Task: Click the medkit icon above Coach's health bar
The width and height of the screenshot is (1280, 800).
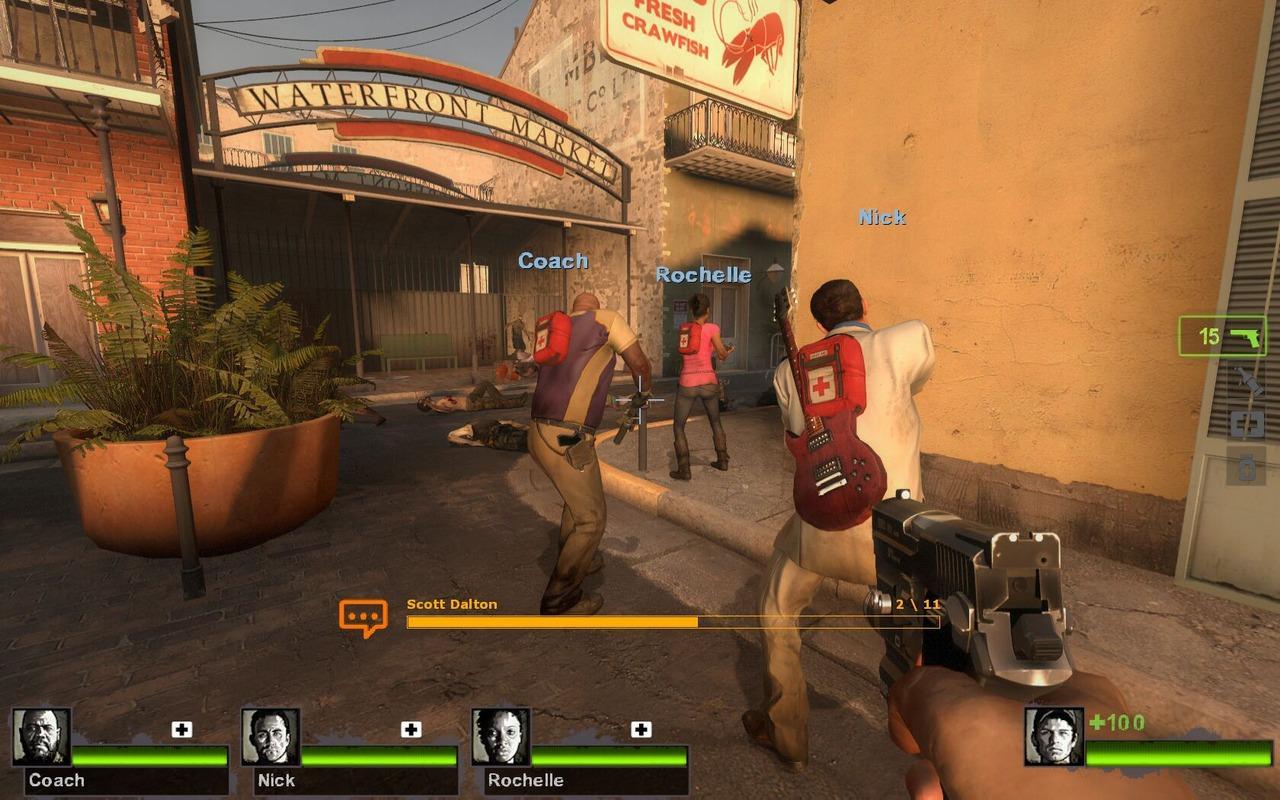Action: 181,729
